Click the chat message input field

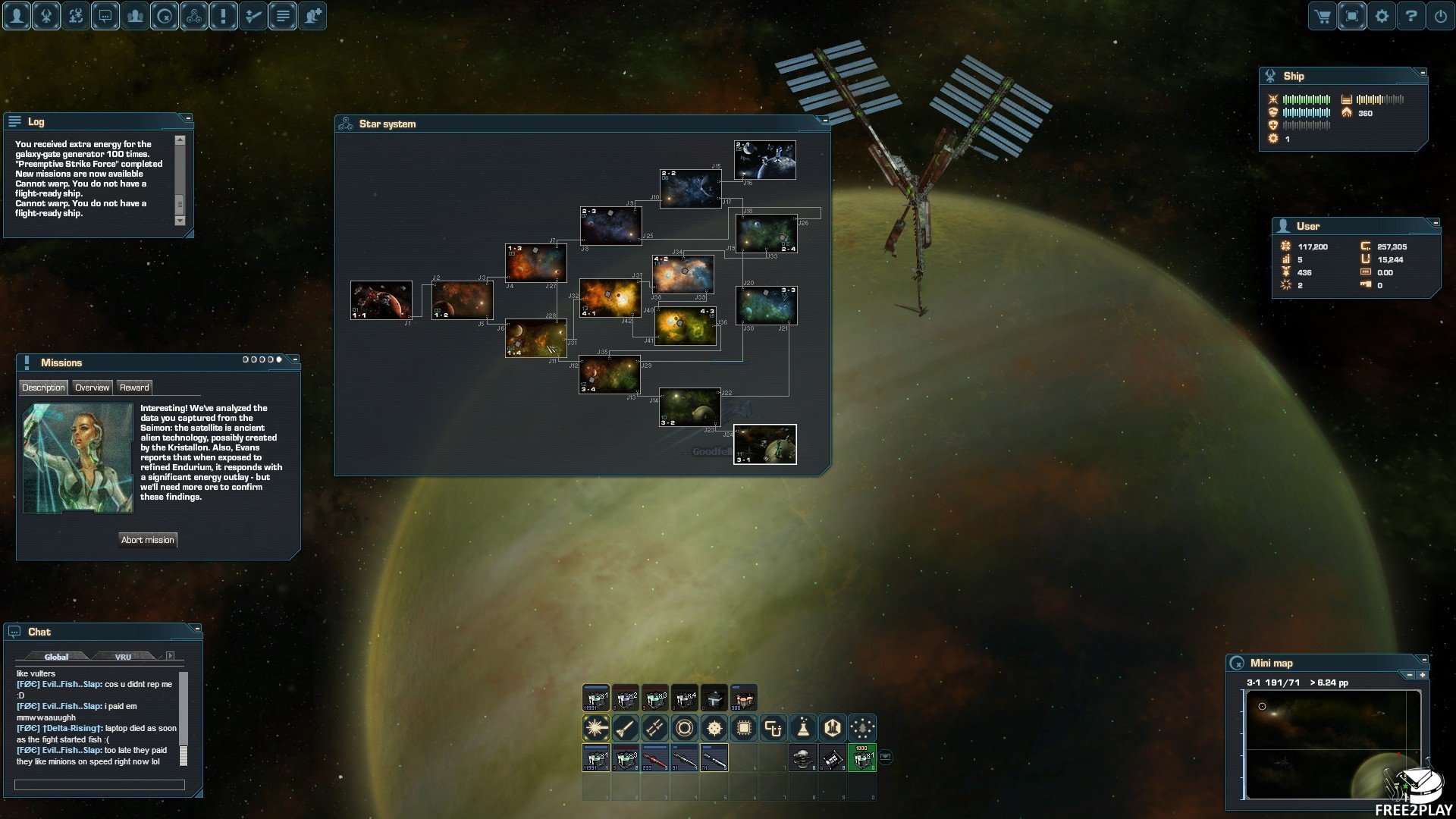pos(99,785)
